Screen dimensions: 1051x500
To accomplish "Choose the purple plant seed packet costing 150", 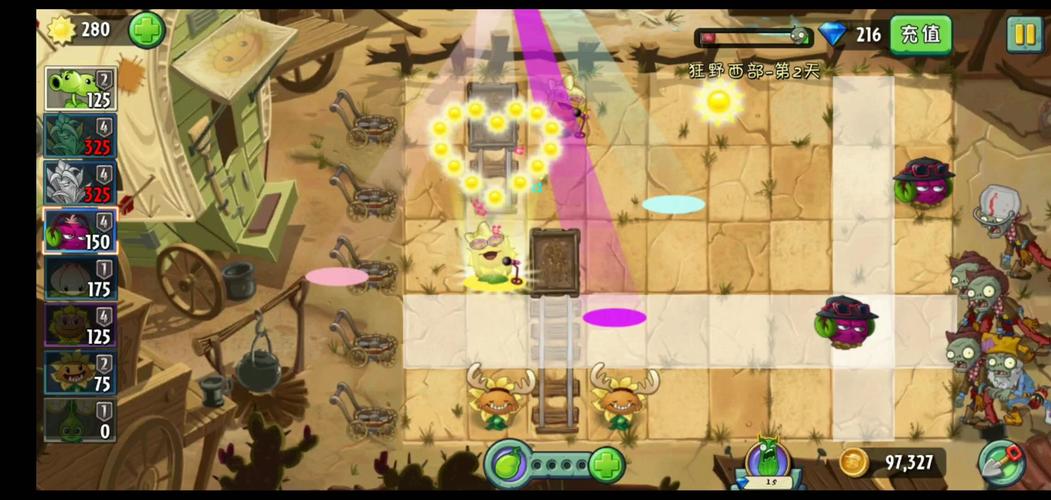I will (80, 230).
